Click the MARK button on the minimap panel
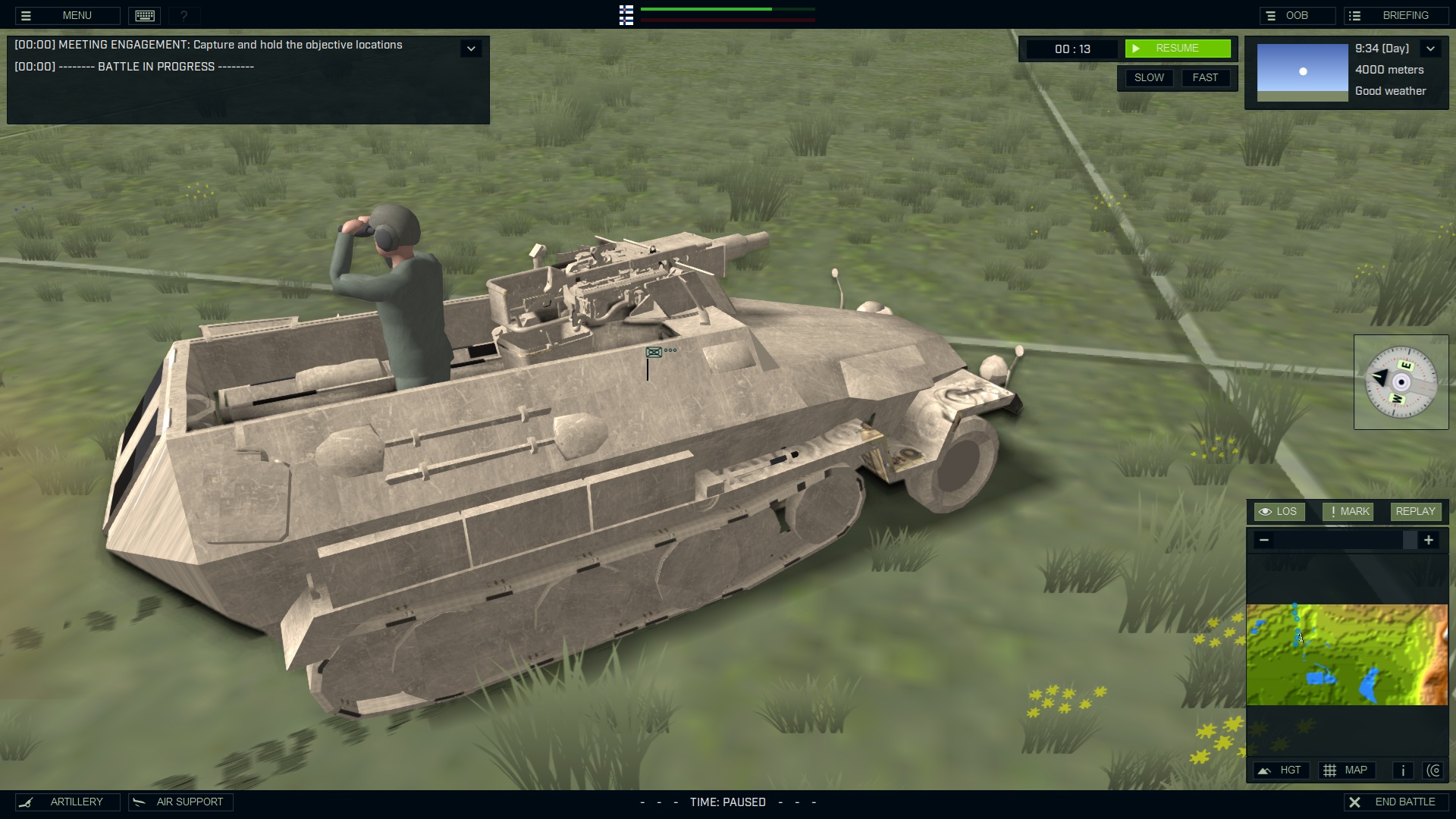This screenshot has height=819, width=1456. [x=1348, y=511]
